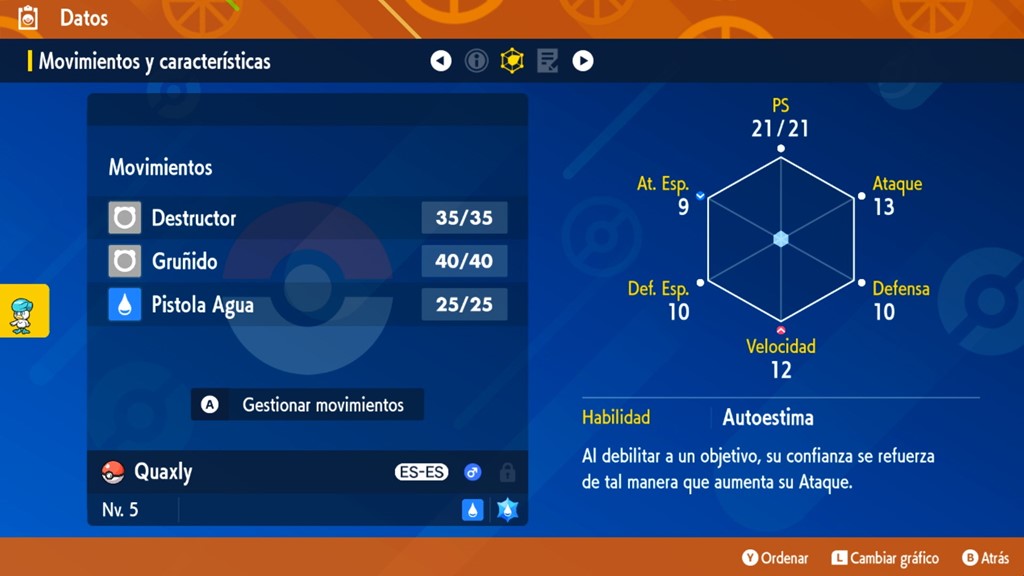1024x576 pixels.
Task: Select the Gruñido move
Action: (307, 262)
